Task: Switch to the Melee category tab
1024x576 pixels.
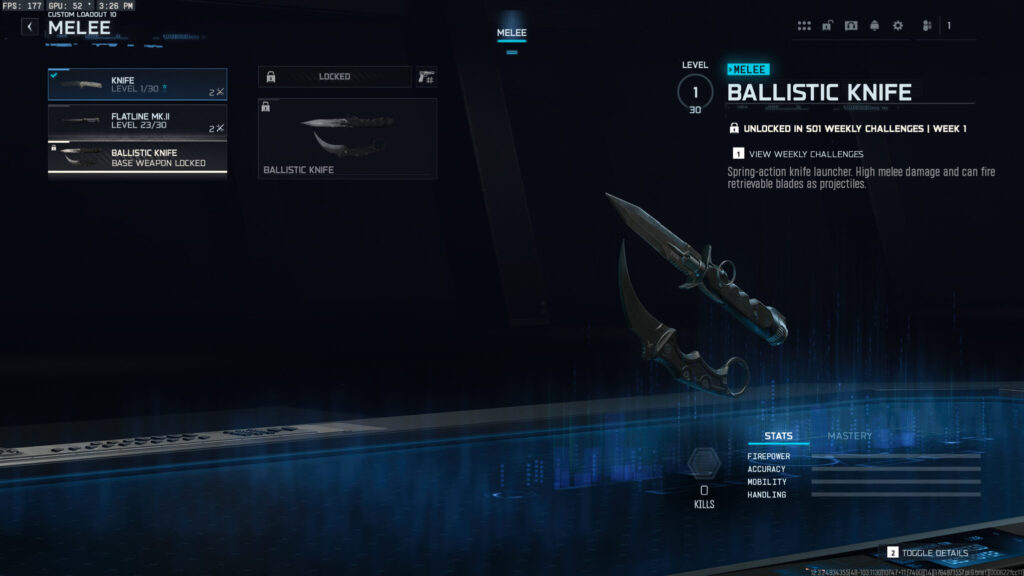Action: click(512, 33)
